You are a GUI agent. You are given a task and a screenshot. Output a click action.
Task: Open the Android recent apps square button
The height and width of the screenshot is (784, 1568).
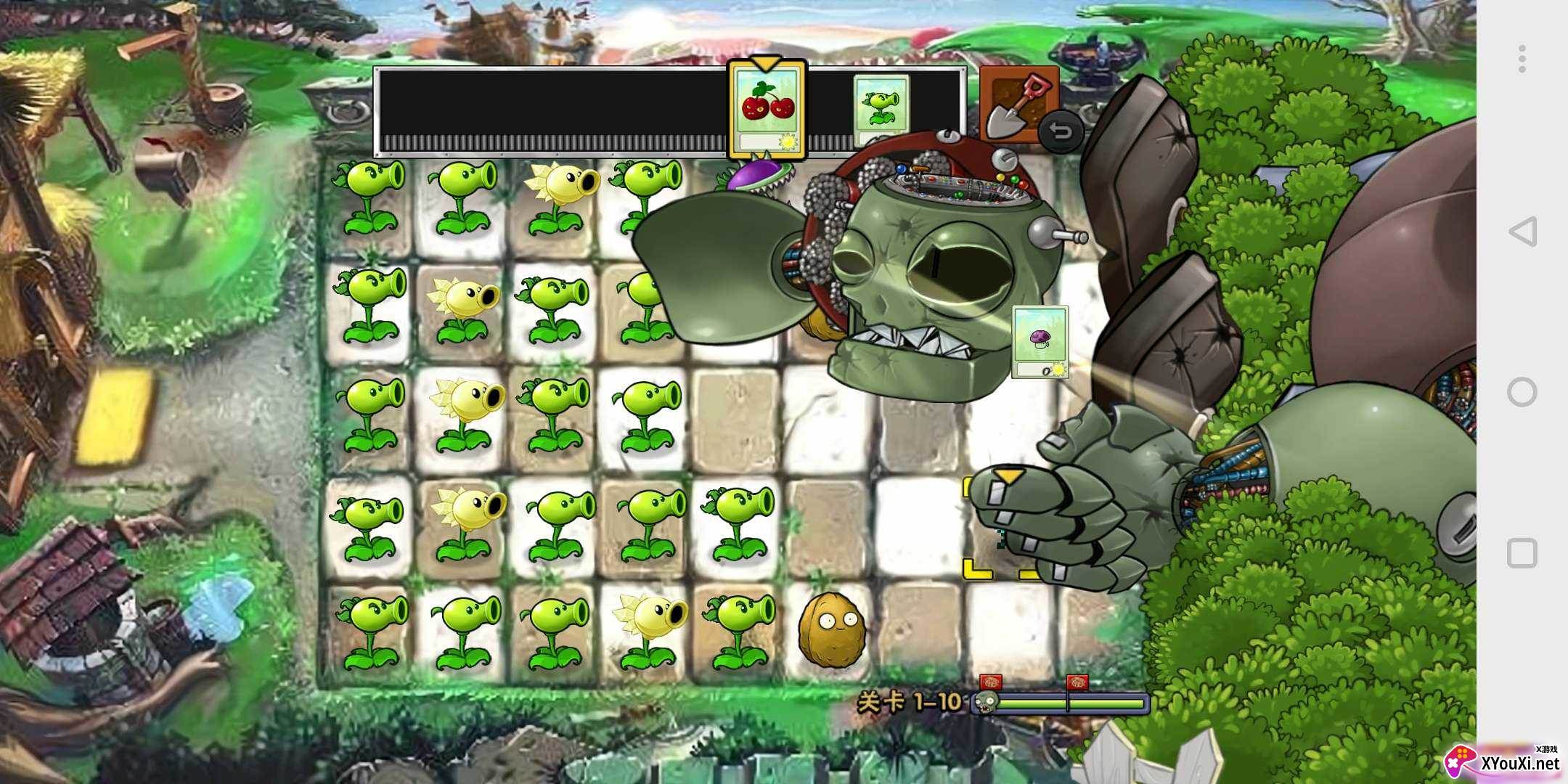point(1522,553)
